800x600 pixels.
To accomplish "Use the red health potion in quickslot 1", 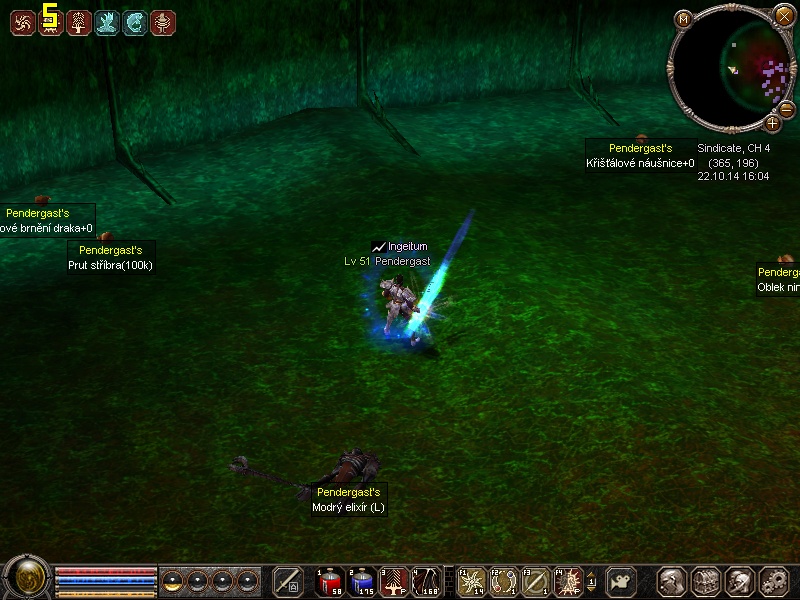I will click(330, 581).
